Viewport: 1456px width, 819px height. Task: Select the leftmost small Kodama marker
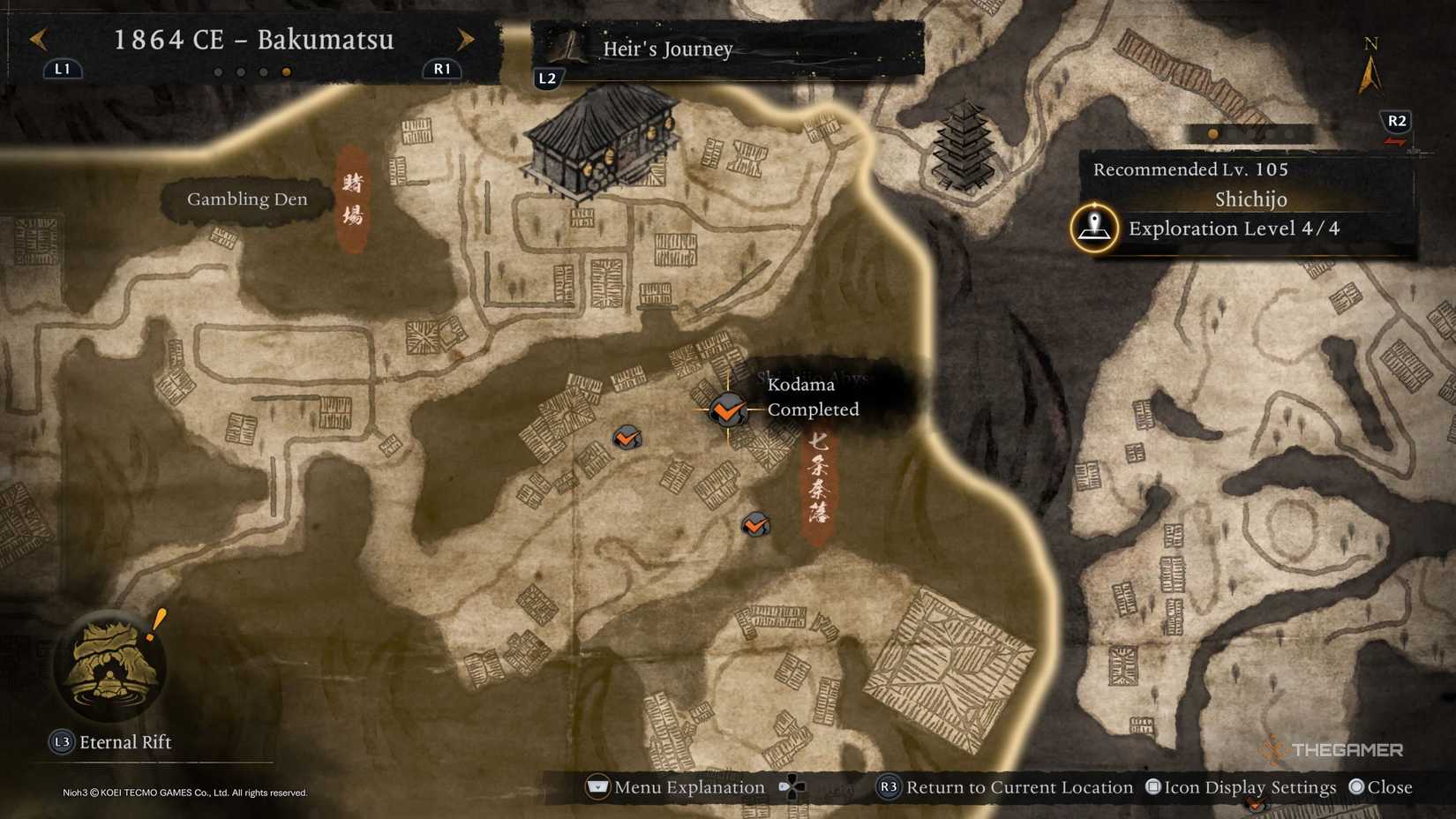627,437
